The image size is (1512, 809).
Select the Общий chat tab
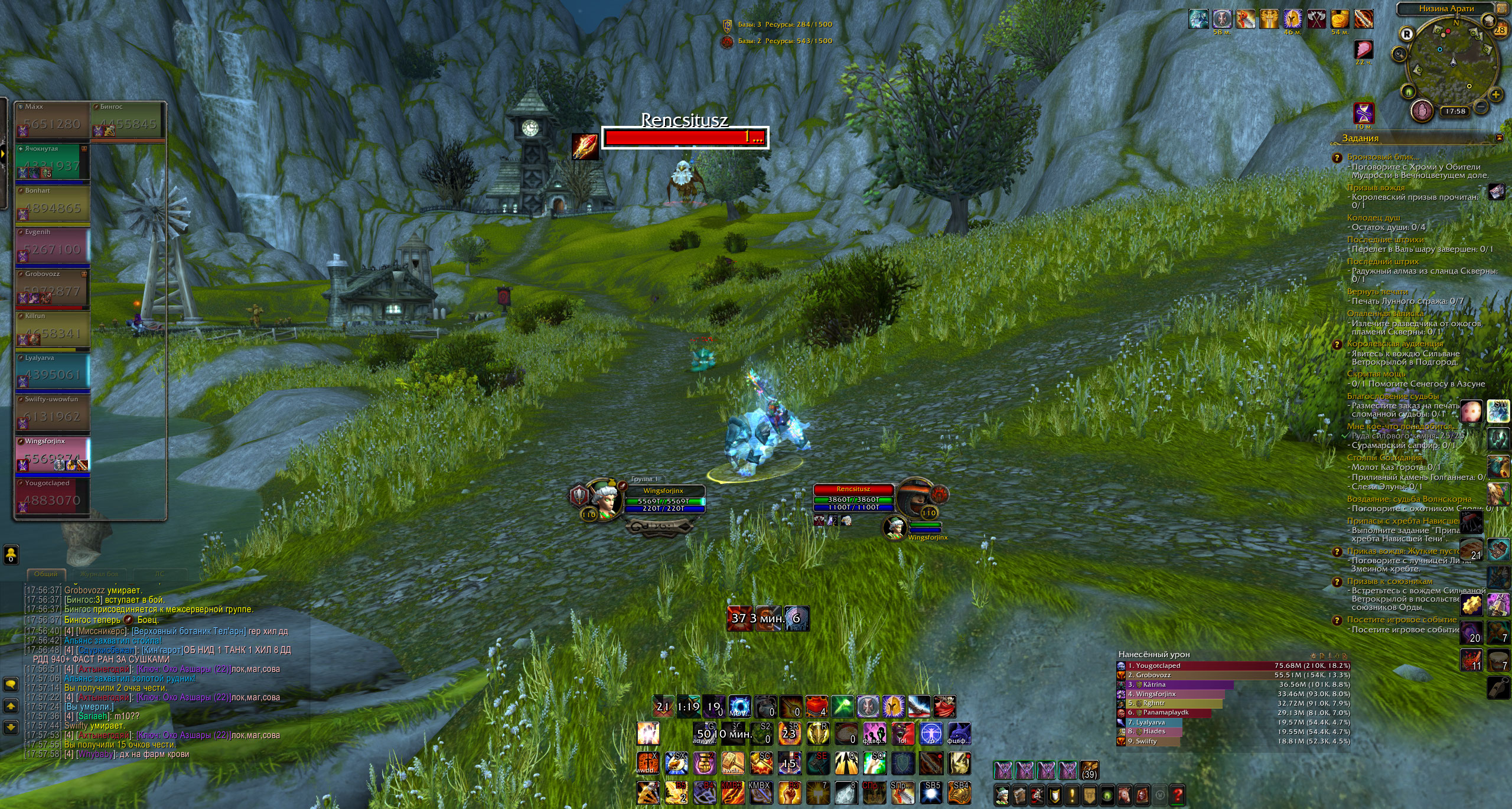pos(45,574)
